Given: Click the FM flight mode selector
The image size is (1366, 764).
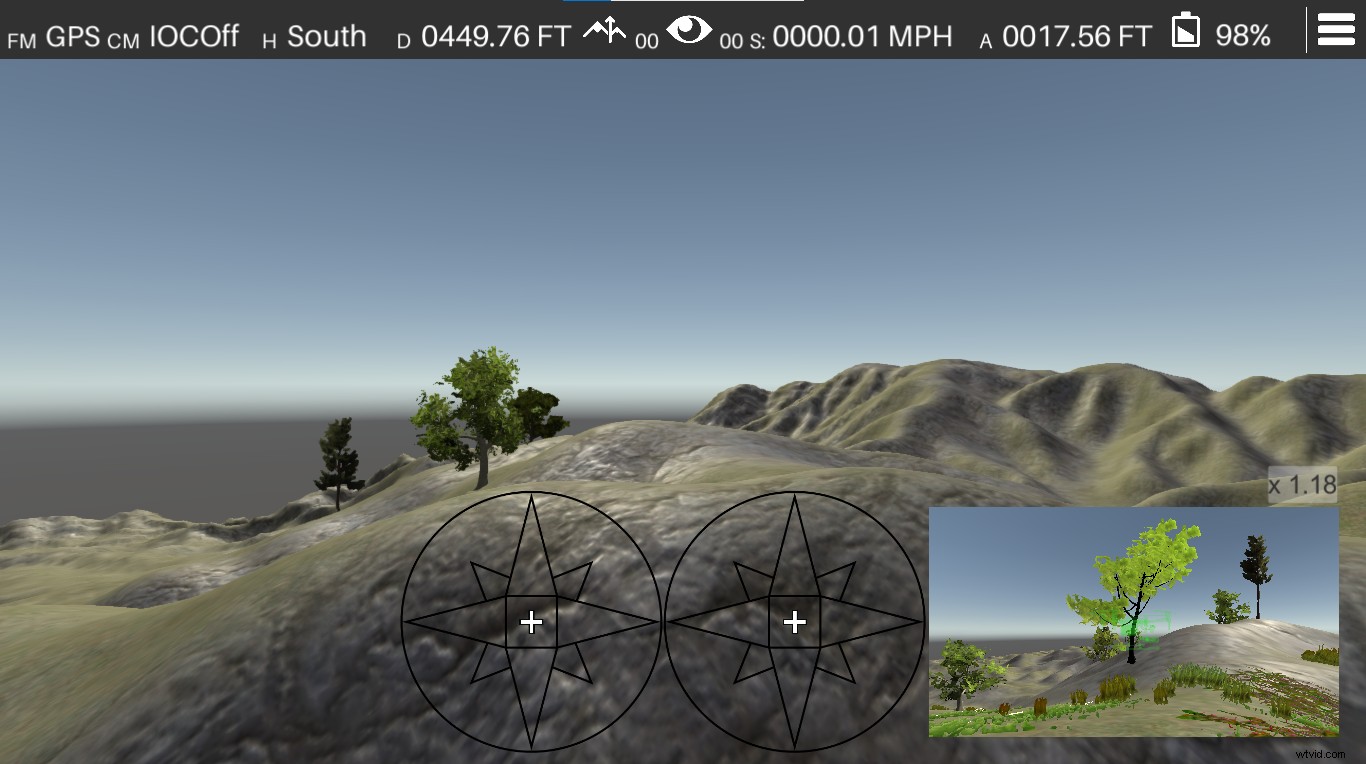Looking at the screenshot, I should (21, 38).
